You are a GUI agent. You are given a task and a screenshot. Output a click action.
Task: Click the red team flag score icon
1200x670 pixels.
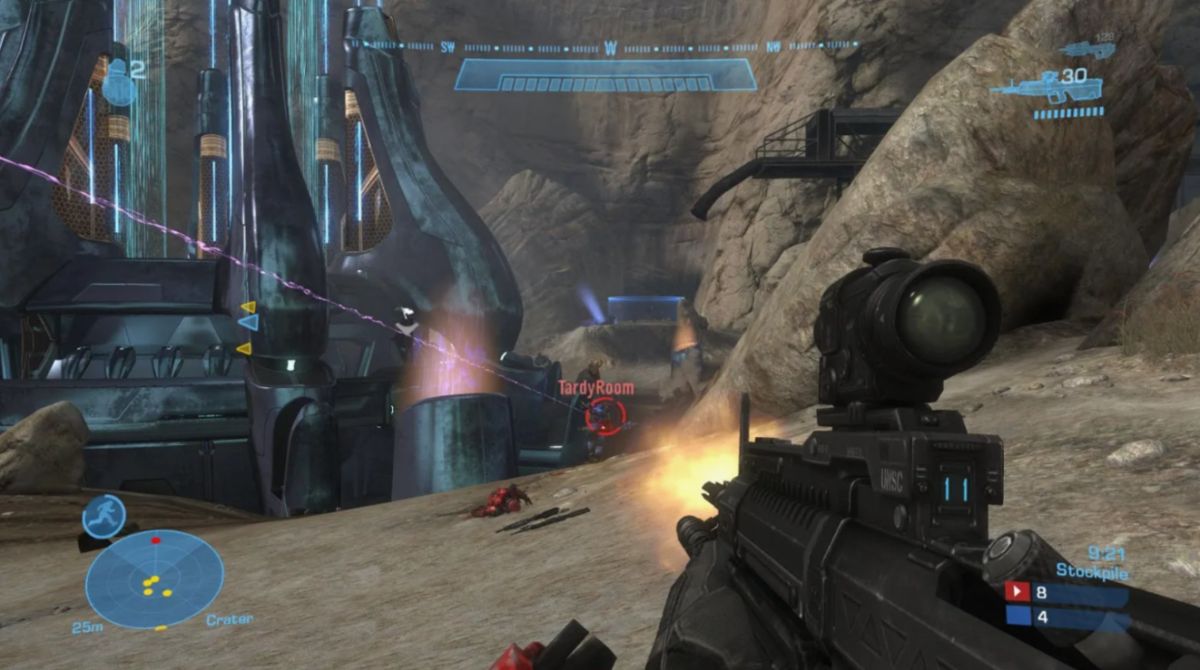tap(1018, 591)
